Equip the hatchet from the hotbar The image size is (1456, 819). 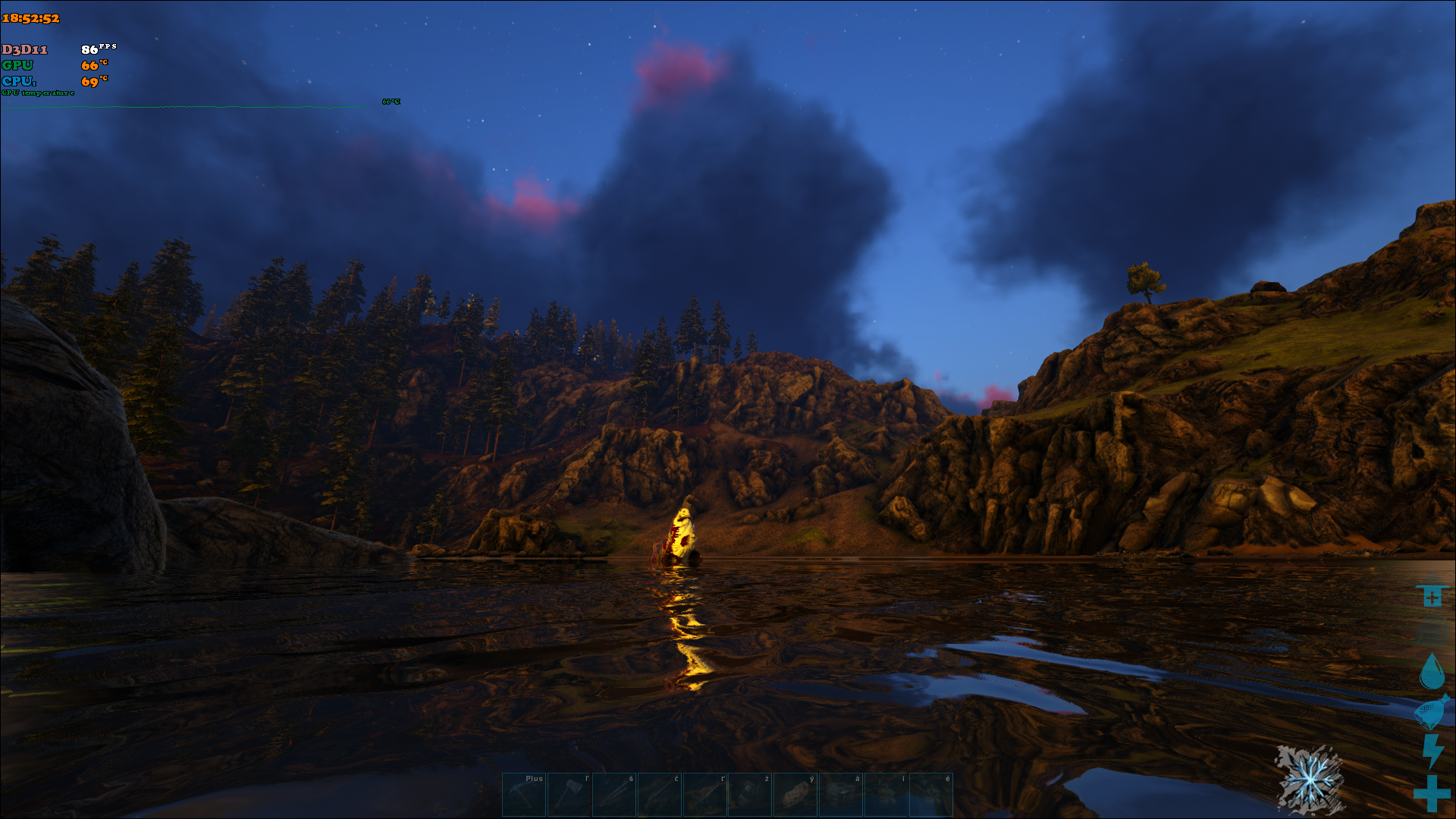click(x=570, y=794)
